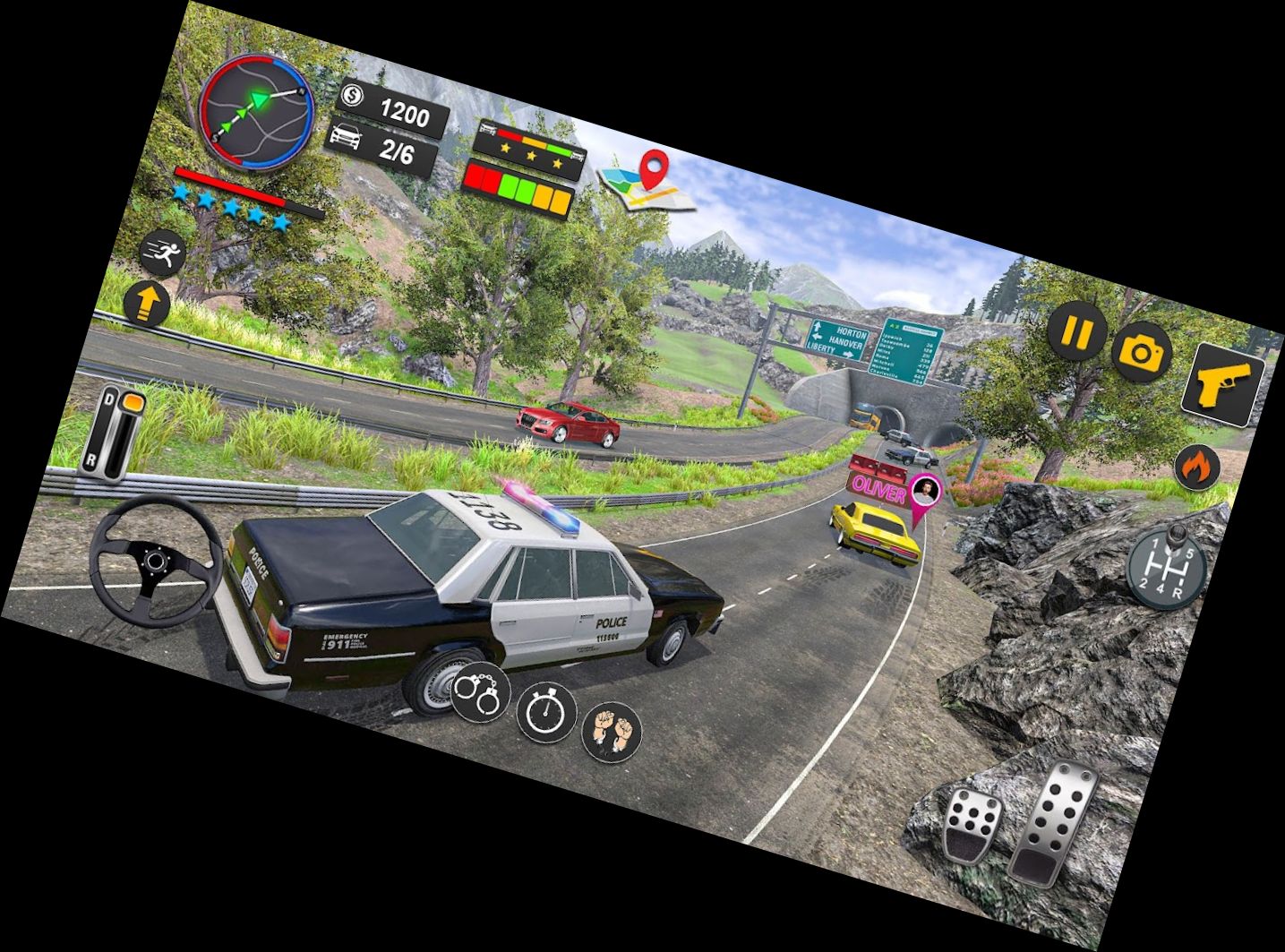Screen dimensions: 1285x952
Task: Activate the flame nitro boost icon
Action: point(1199,466)
